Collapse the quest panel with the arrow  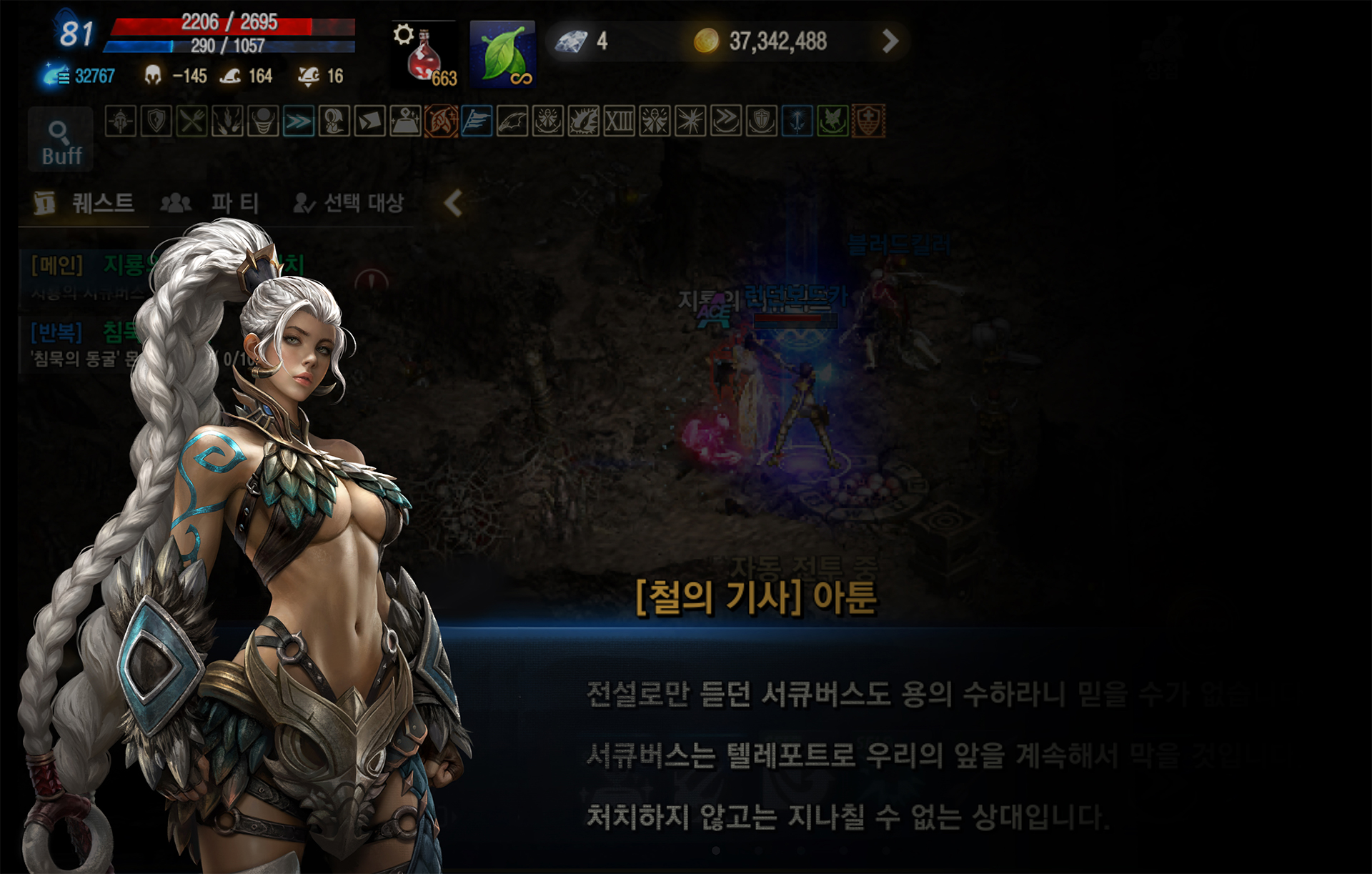click(453, 204)
